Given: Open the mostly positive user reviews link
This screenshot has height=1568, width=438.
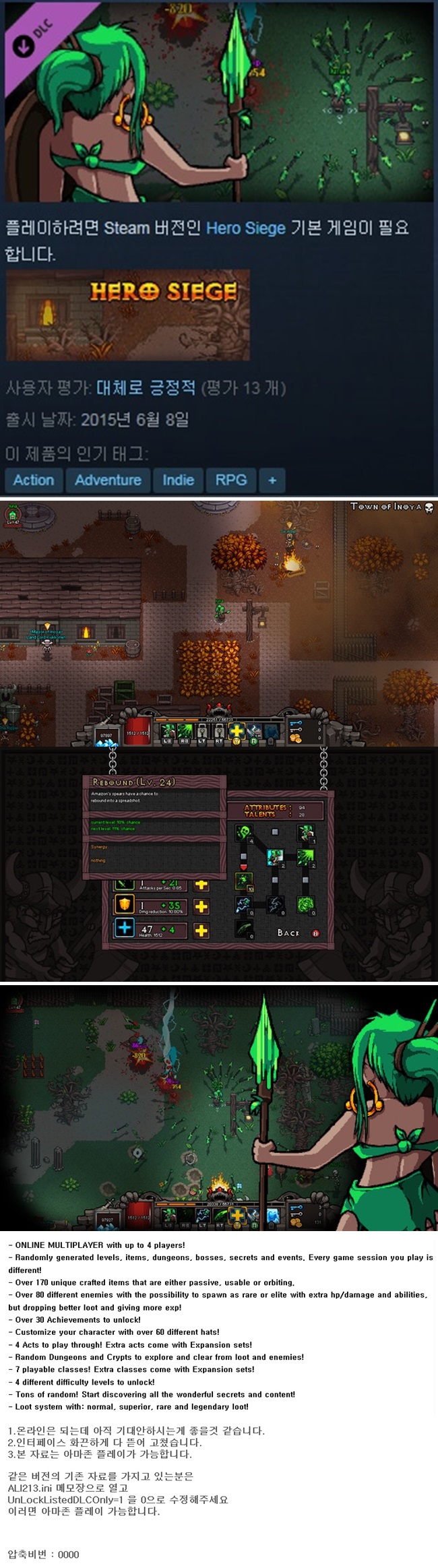Looking at the screenshot, I should click(145, 388).
